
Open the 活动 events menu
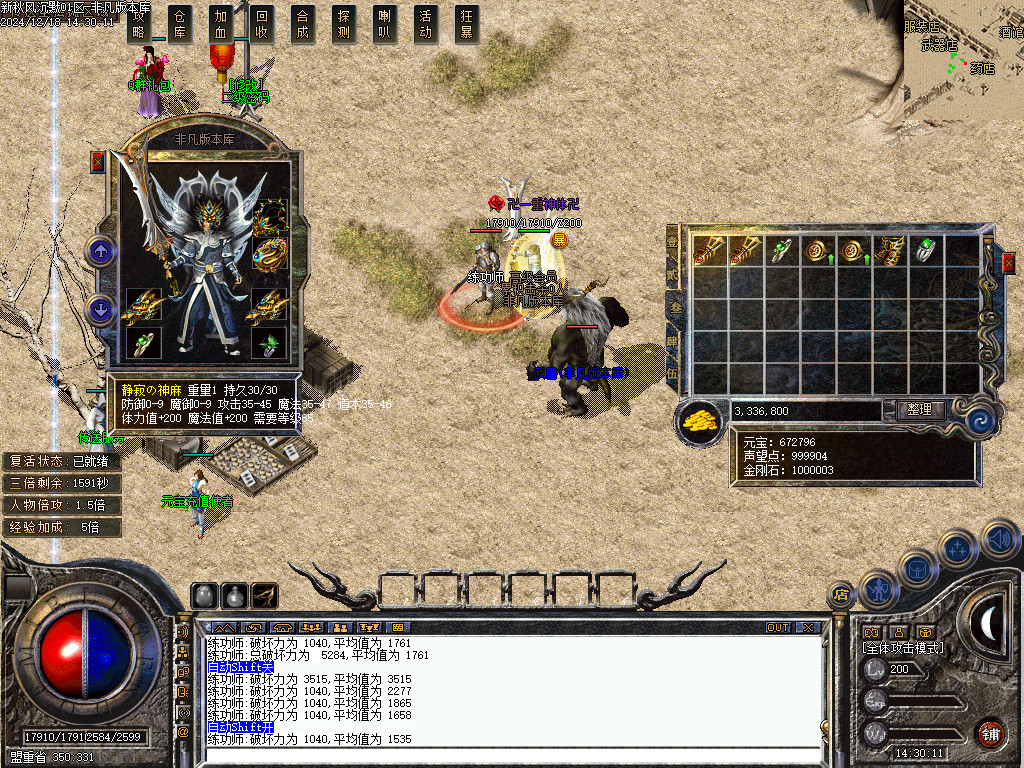point(426,23)
